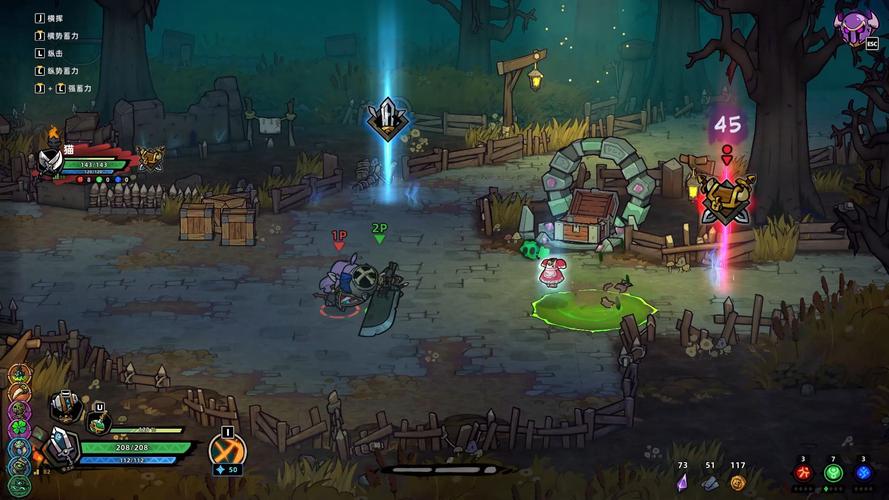Click the teammate's golden emblem badge
Screen dimensions: 889x500
click(x=151, y=156)
